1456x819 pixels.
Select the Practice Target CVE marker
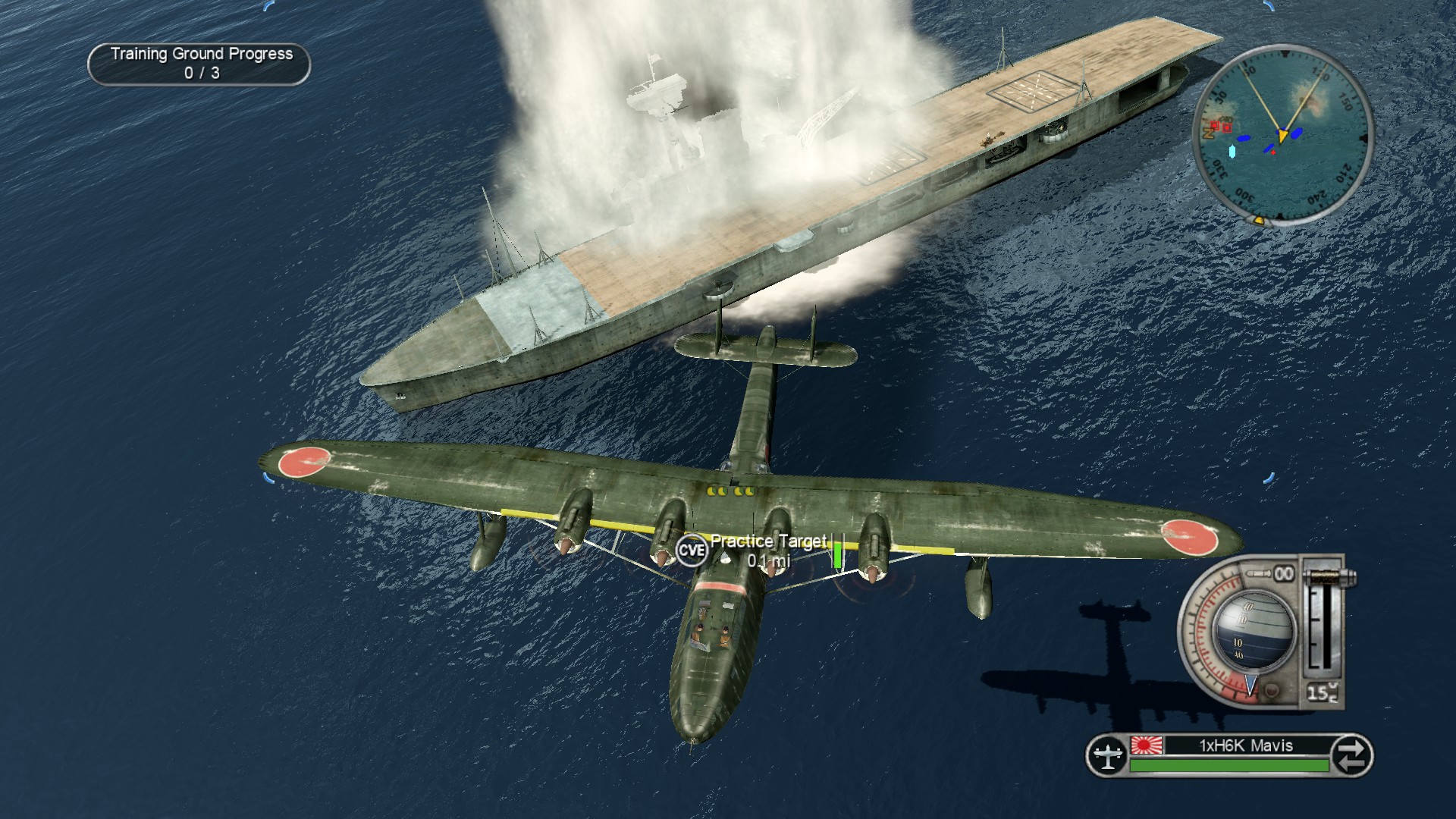pyautogui.click(x=691, y=550)
